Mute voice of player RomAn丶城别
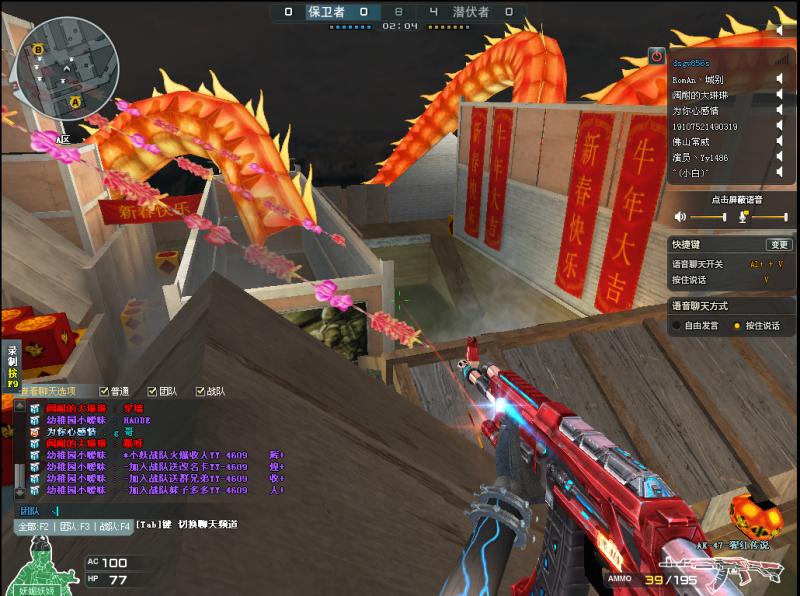 [x=779, y=79]
